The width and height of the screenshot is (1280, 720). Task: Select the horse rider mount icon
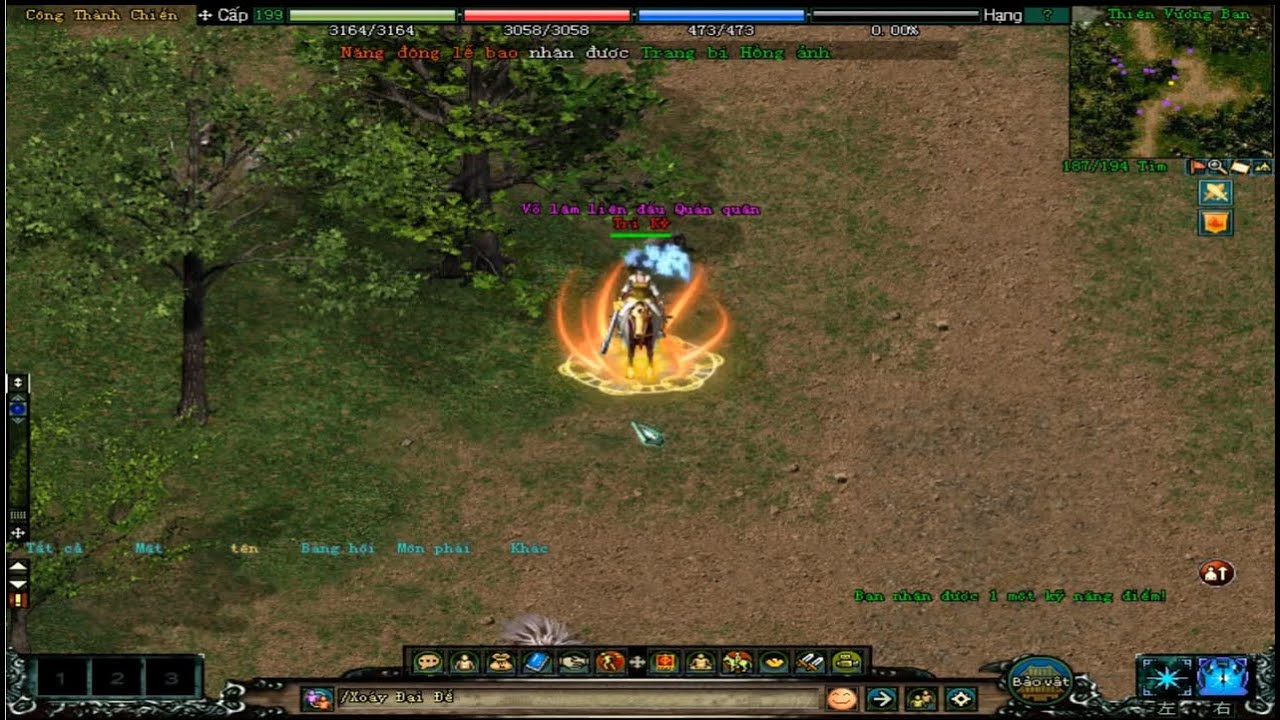point(737,662)
